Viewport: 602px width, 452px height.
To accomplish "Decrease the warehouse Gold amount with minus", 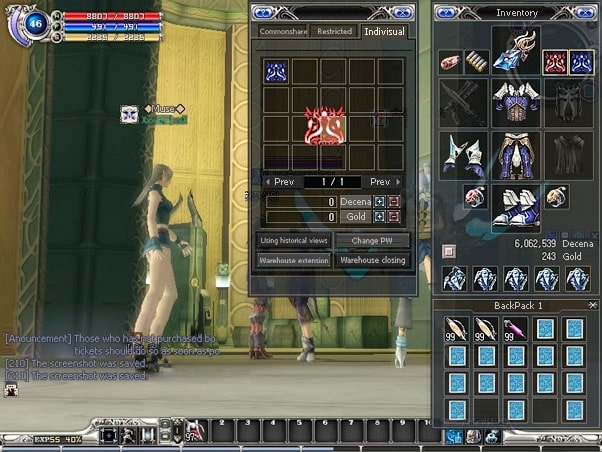I will (x=393, y=217).
